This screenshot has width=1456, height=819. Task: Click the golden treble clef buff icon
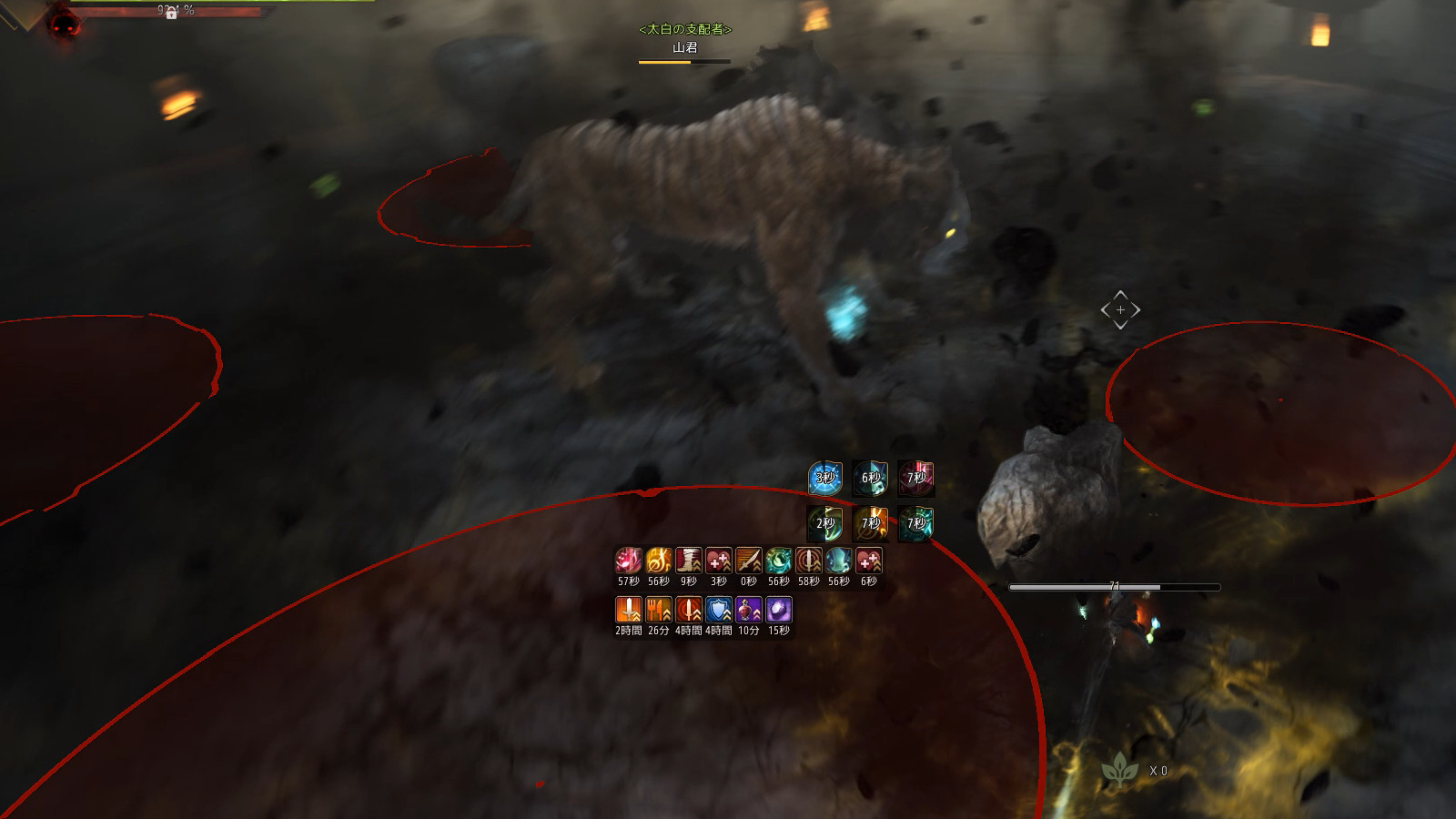(658, 561)
